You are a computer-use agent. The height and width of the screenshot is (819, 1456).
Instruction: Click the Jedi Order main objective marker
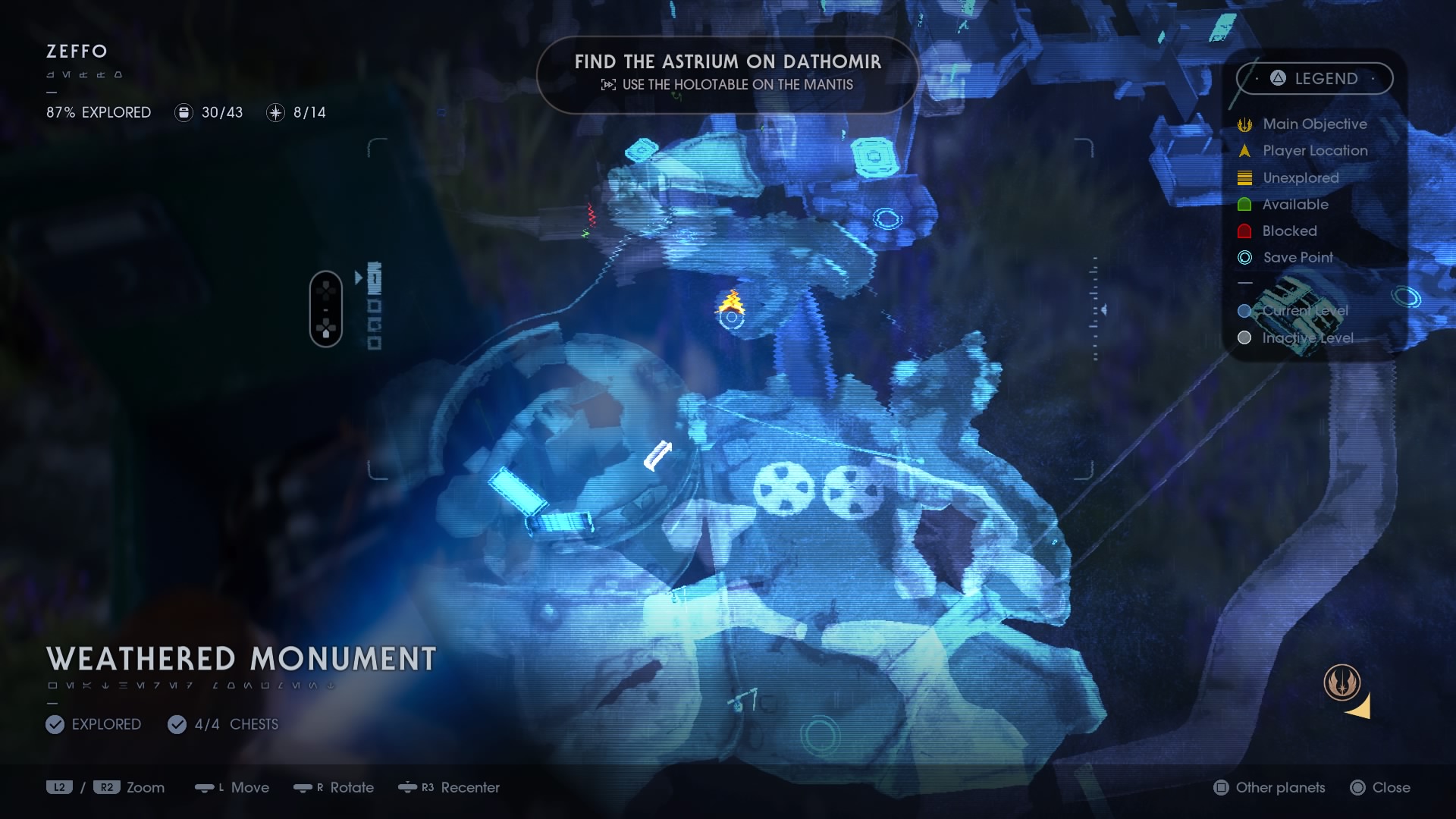tap(1342, 682)
